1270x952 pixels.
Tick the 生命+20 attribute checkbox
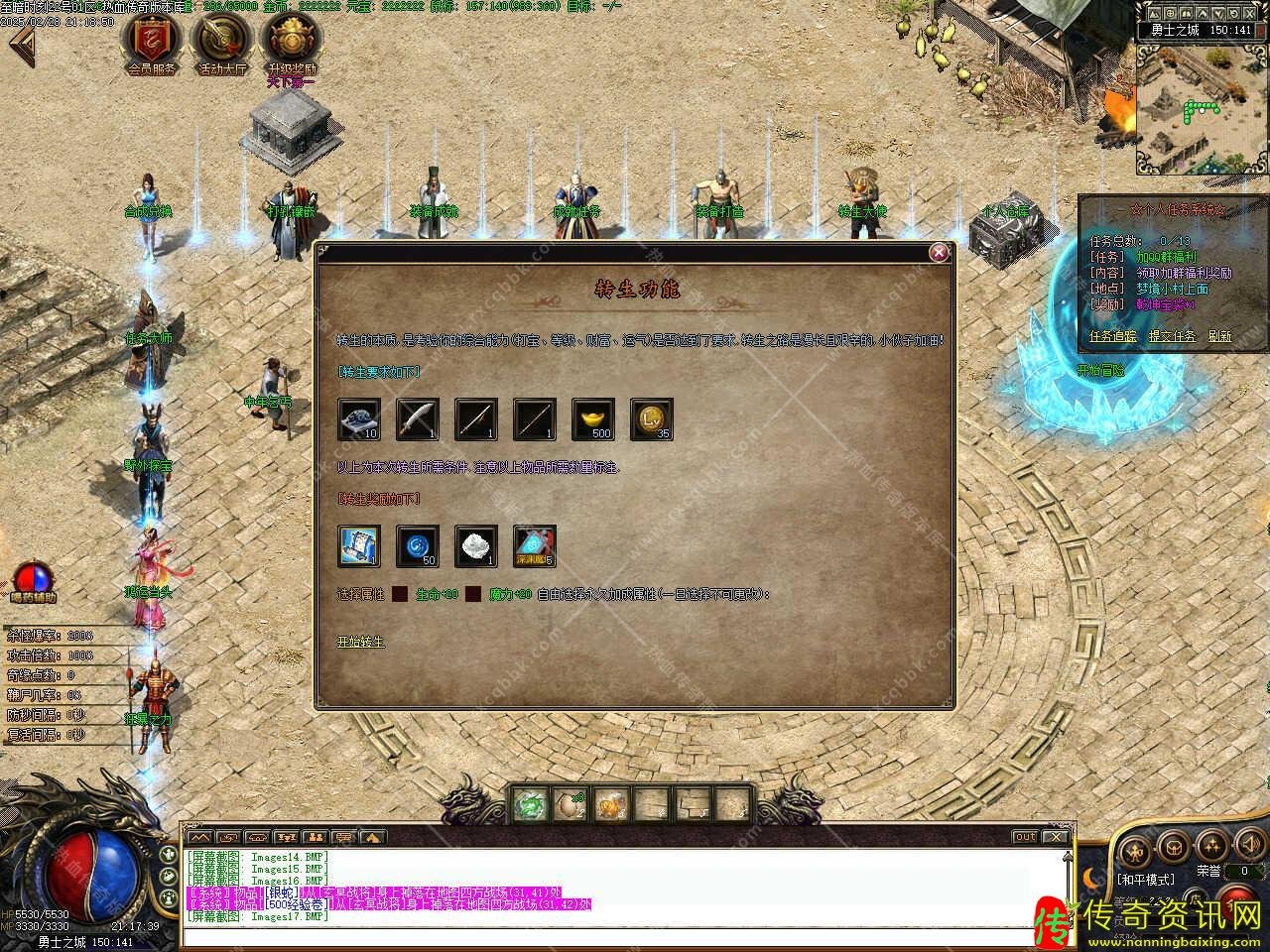click(399, 595)
